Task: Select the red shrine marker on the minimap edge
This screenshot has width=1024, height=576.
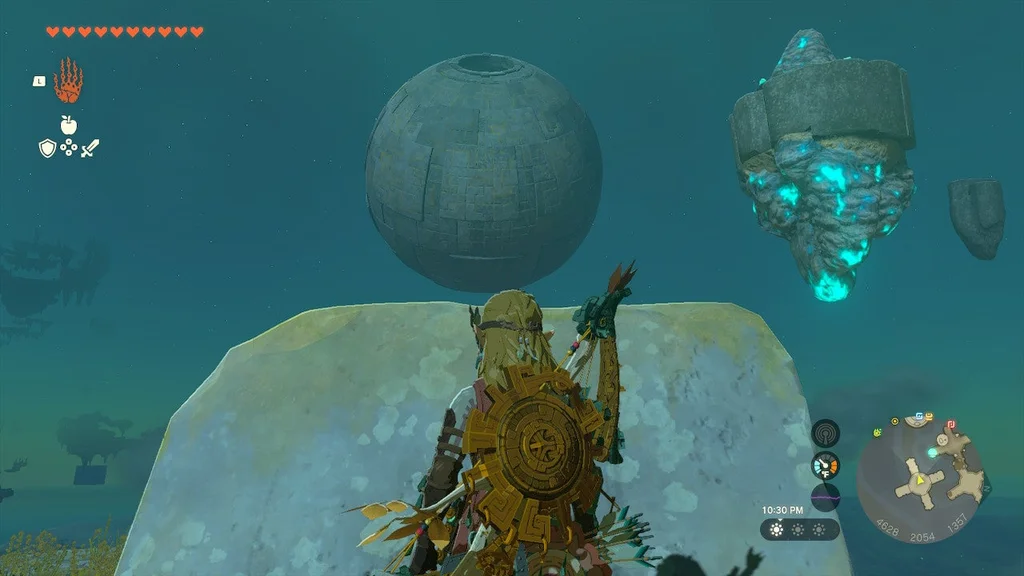Action: click(949, 423)
